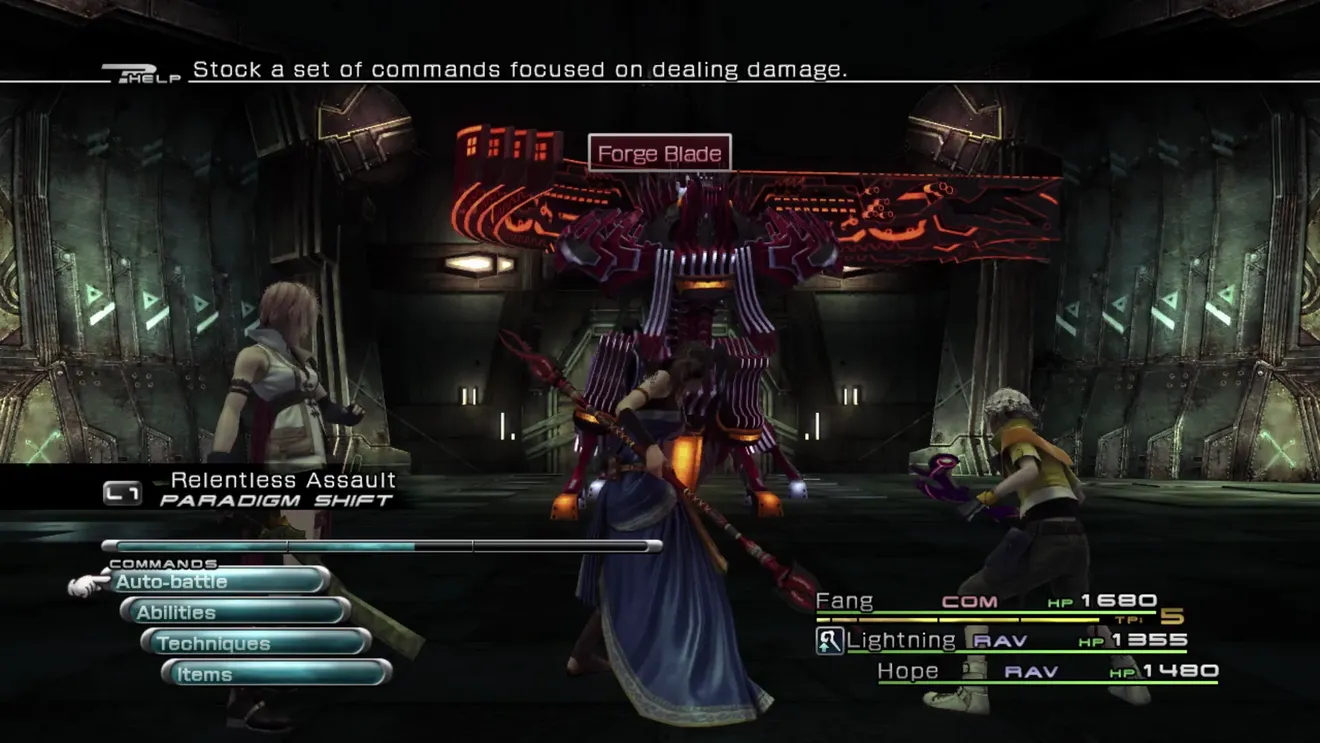Open the Items command list
Screen dimensions: 1320x743
click(x=276, y=674)
